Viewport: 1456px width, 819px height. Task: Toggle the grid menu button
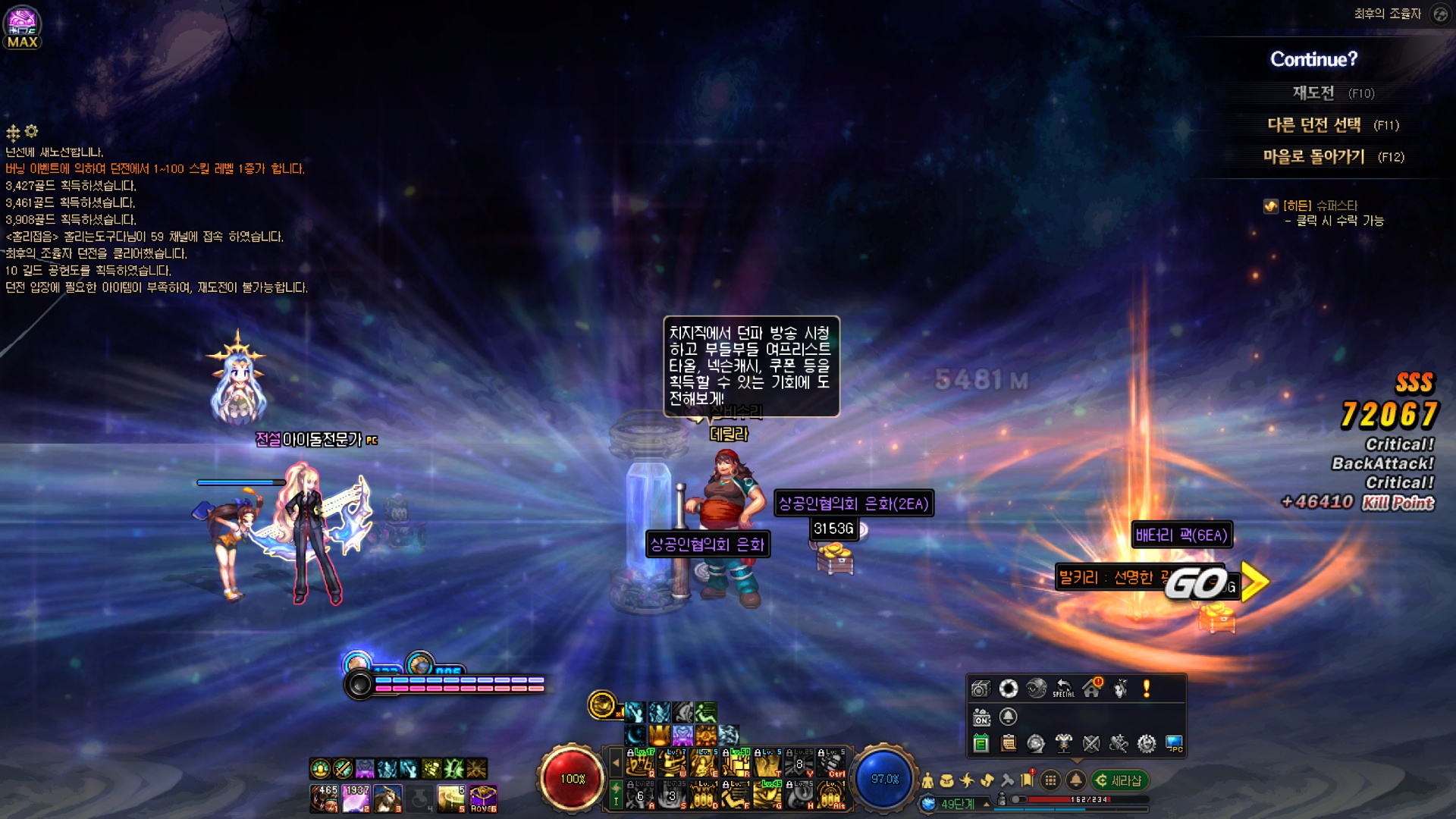pyautogui.click(x=1050, y=780)
